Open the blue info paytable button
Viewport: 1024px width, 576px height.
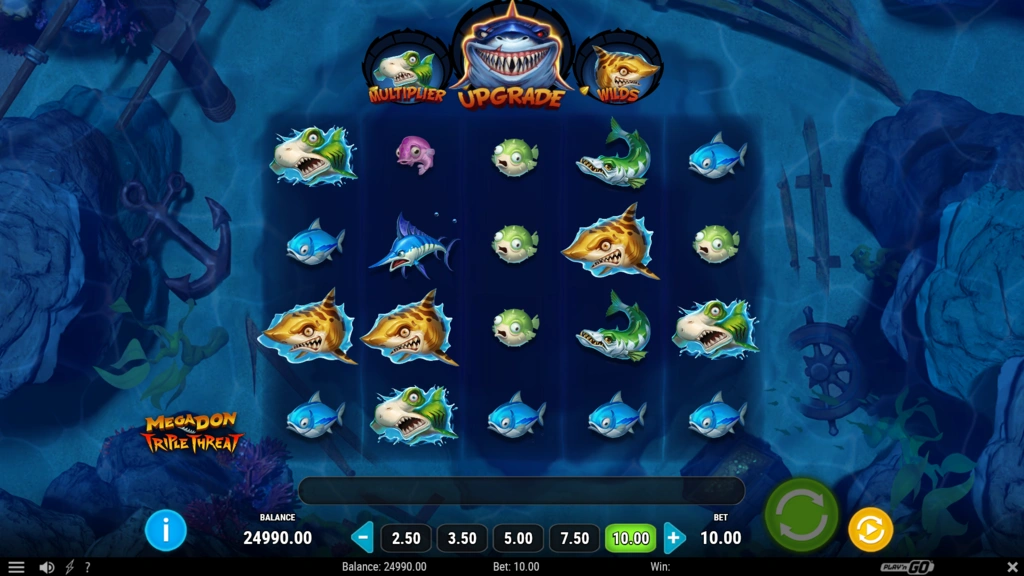(166, 531)
